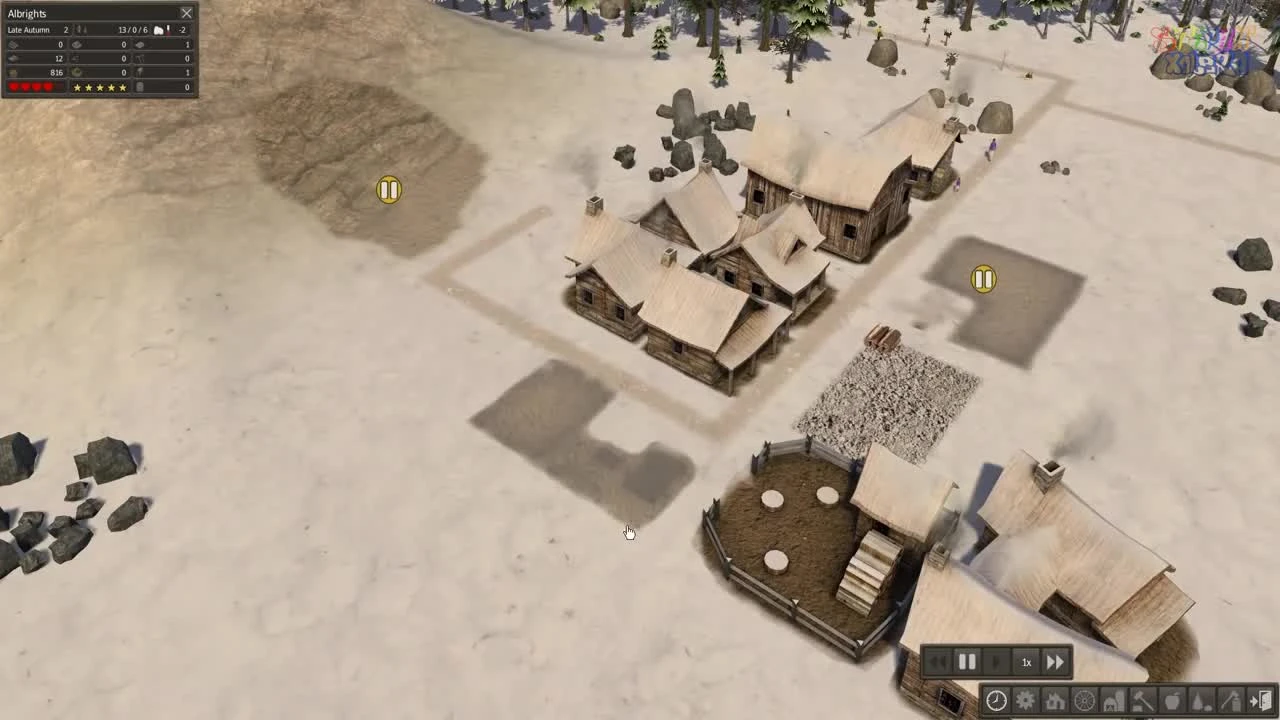Click the five-star happiness rating
The height and width of the screenshot is (720, 1280).
[x=100, y=87]
